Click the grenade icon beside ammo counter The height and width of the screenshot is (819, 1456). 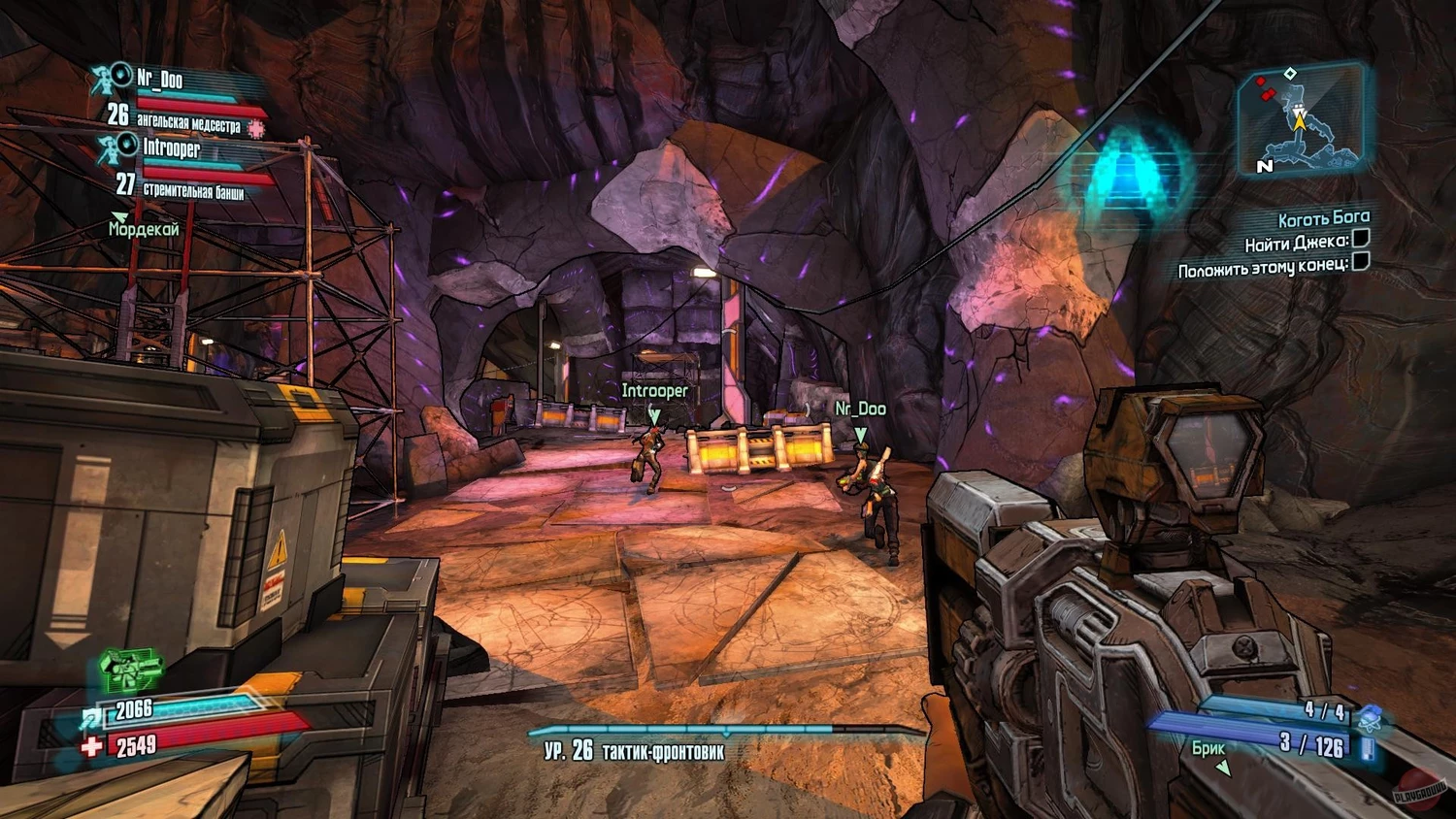click(1370, 719)
